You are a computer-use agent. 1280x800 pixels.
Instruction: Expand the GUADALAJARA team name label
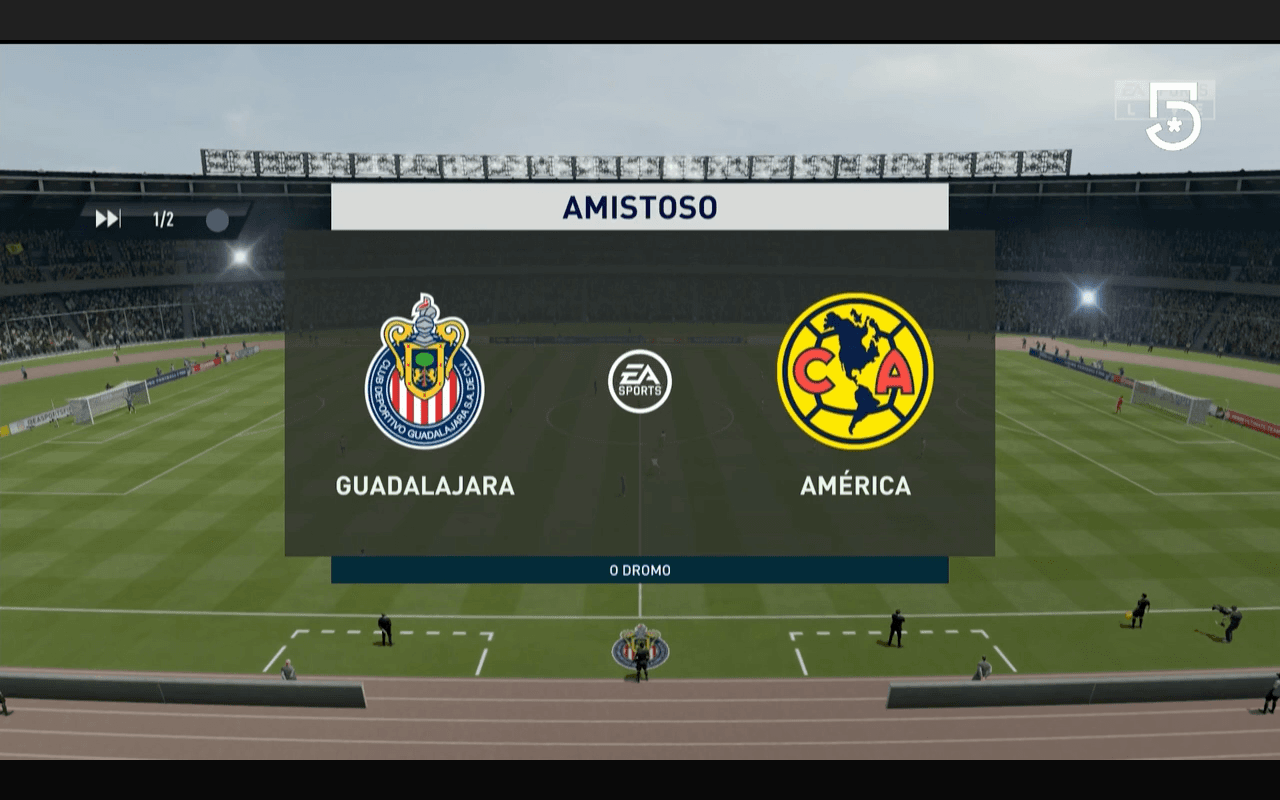[424, 488]
